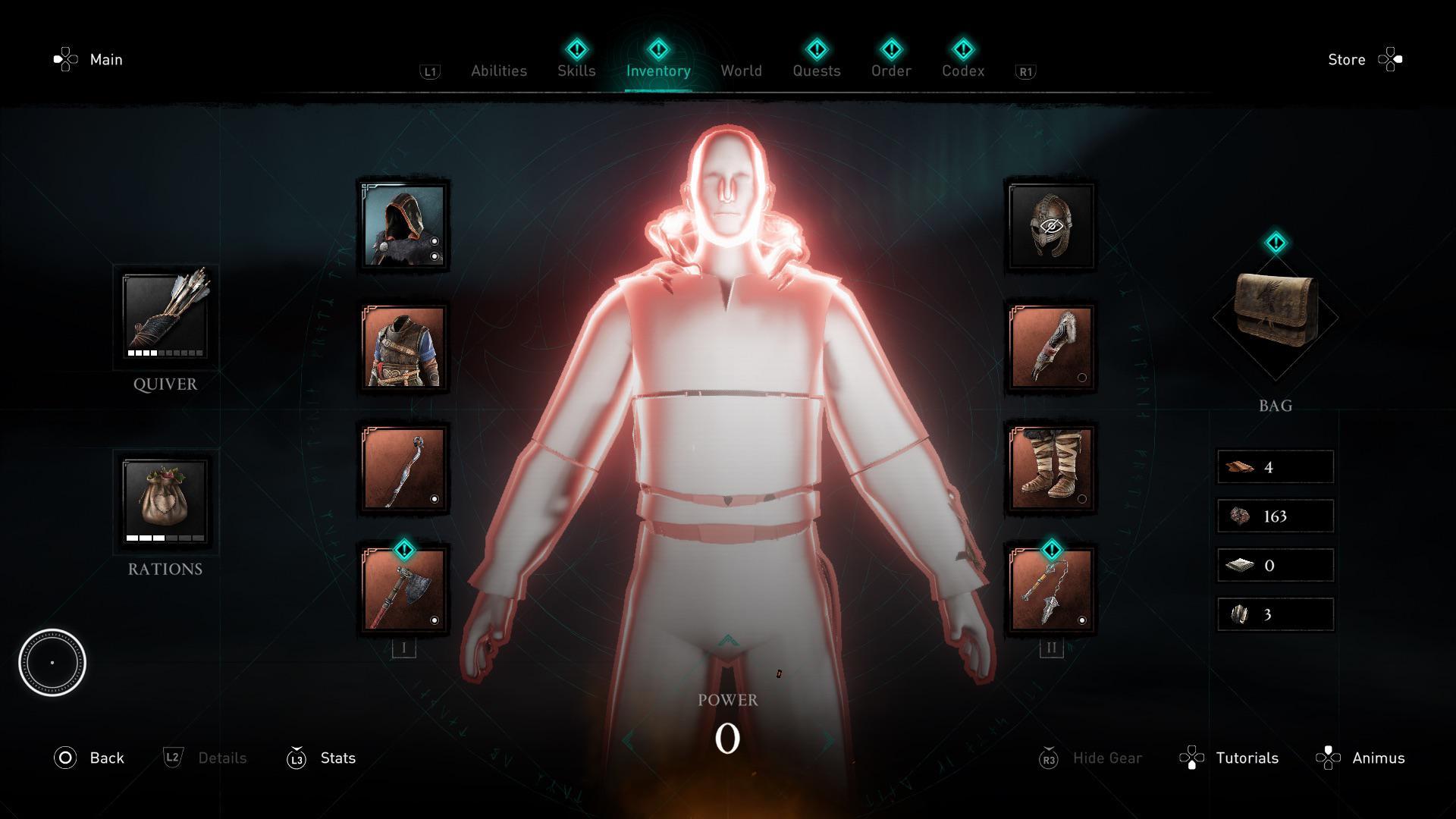This screenshot has height=819, width=1456.
Task: Open the Bag
Action: pyautogui.click(x=1276, y=317)
